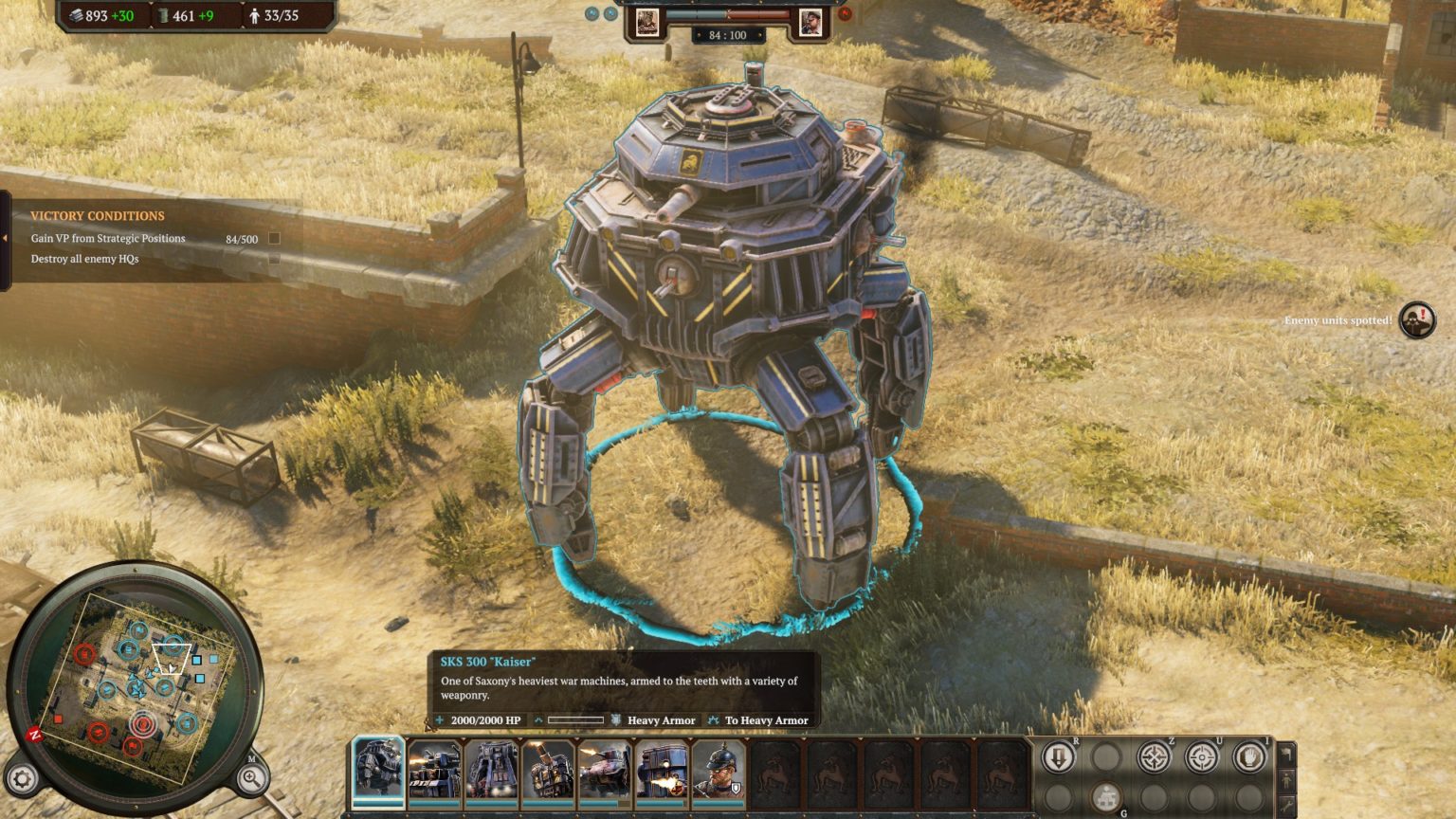
Task: Enable Hold Fire with the hand icon
Action: (x=1247, y=756)
